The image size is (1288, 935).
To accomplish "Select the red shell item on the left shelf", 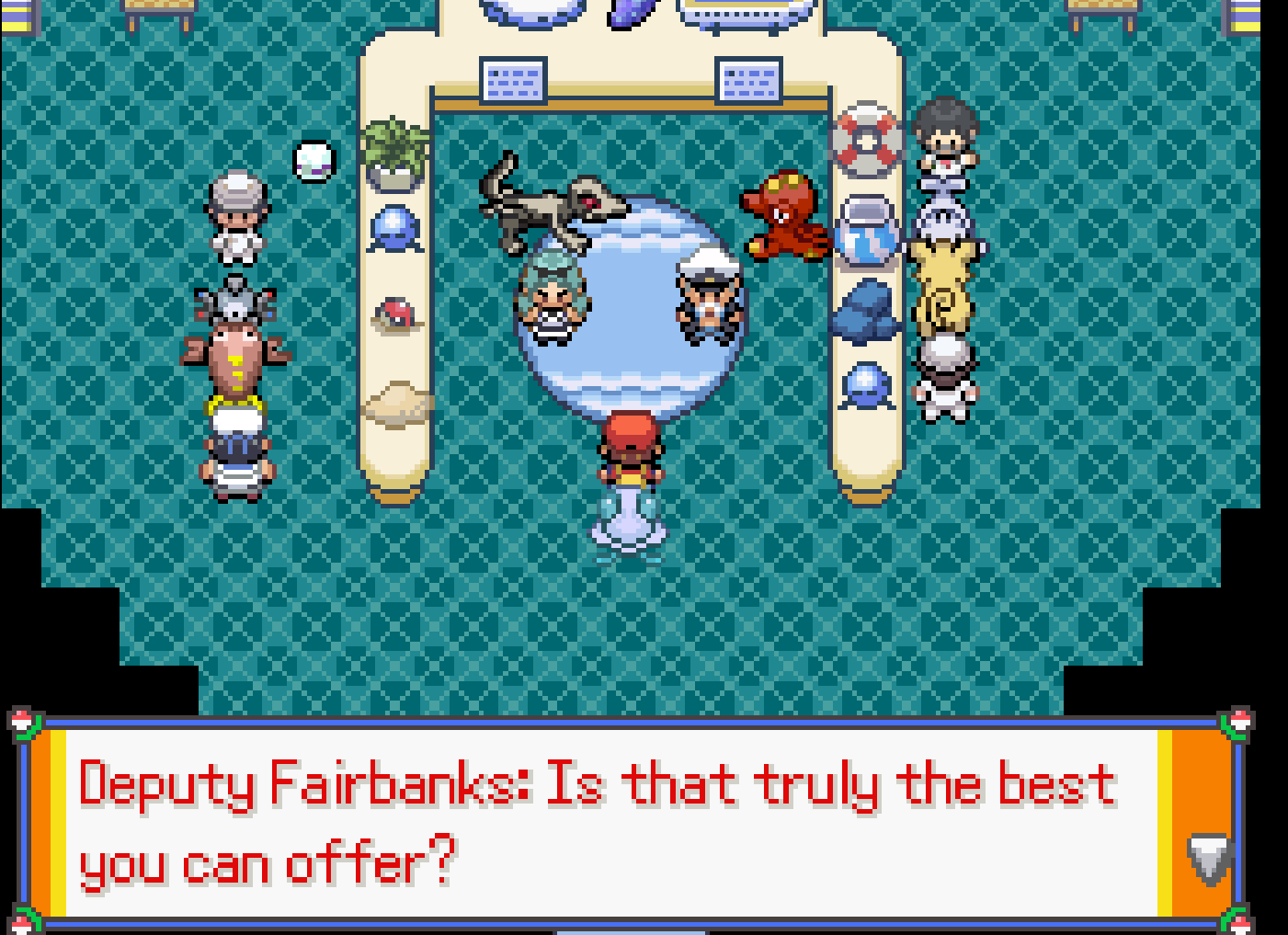I will [393, 315].
